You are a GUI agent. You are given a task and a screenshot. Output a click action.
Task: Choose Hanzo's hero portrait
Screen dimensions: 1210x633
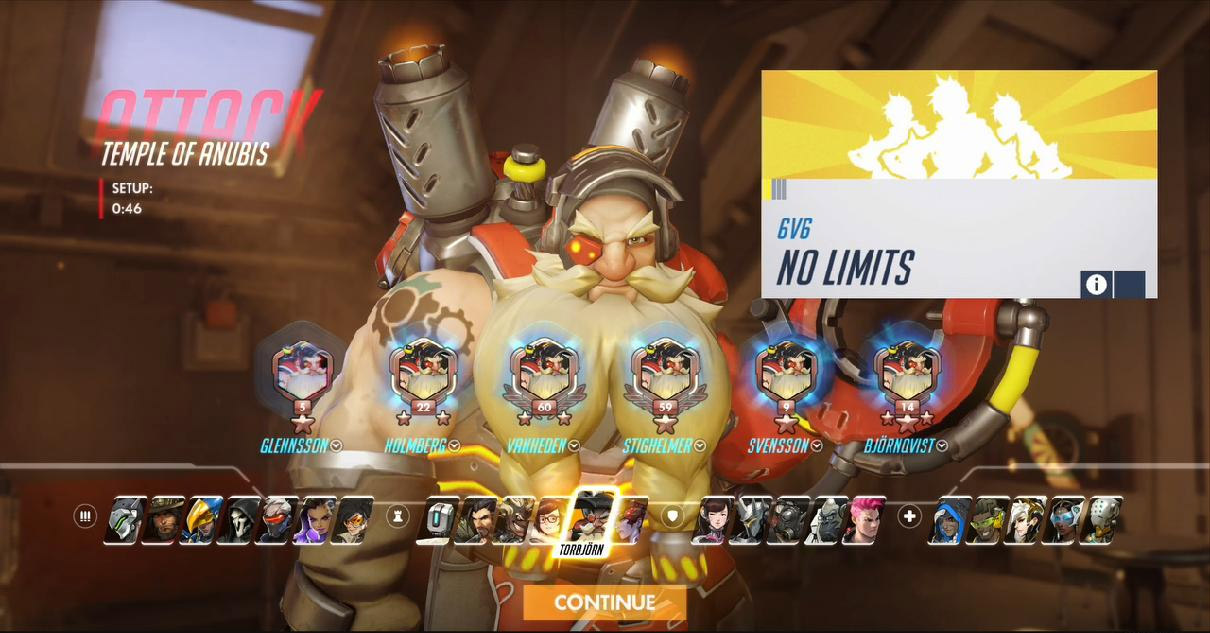click(x=480, y=519)
